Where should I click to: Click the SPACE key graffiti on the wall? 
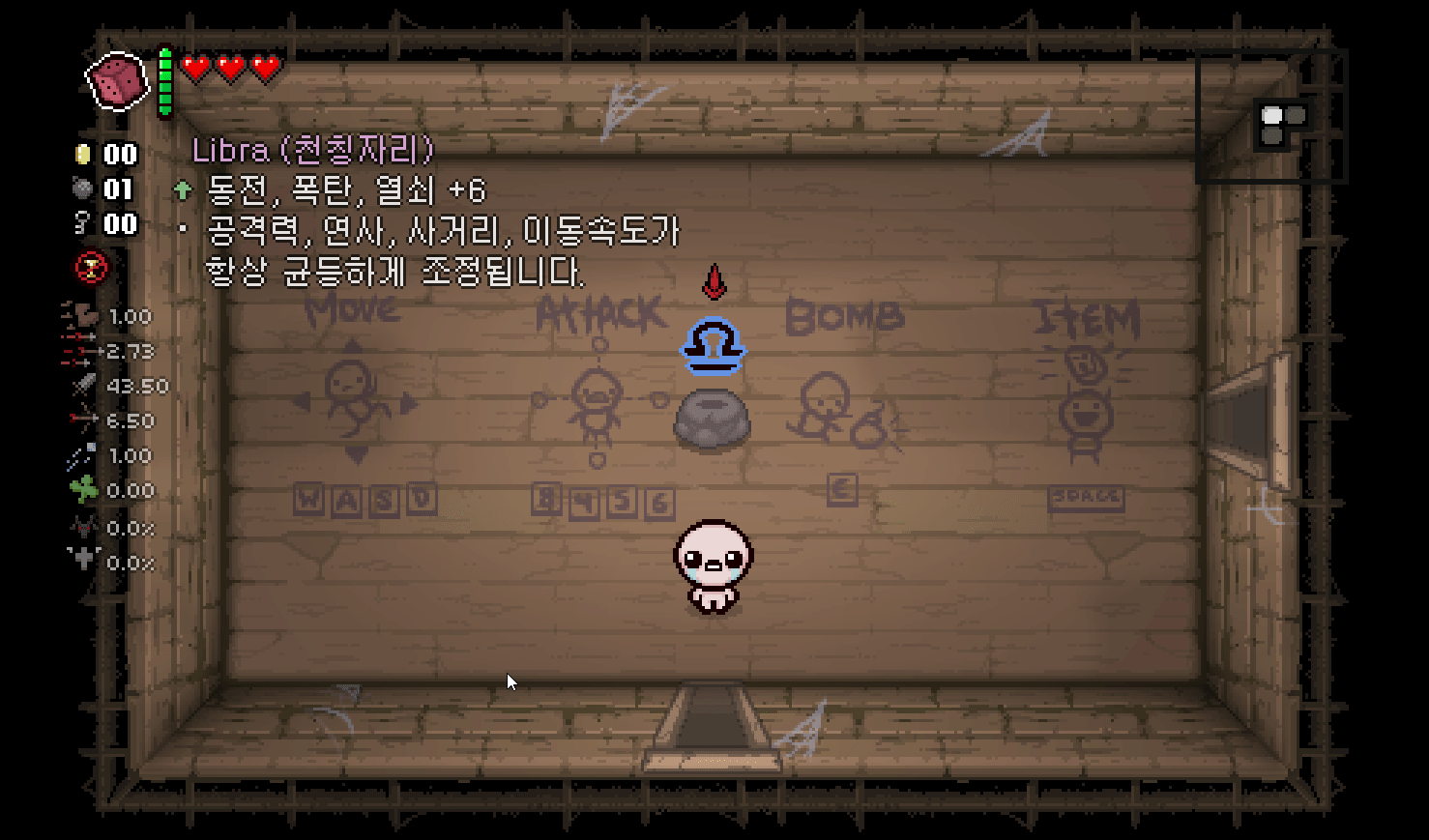1085,497
